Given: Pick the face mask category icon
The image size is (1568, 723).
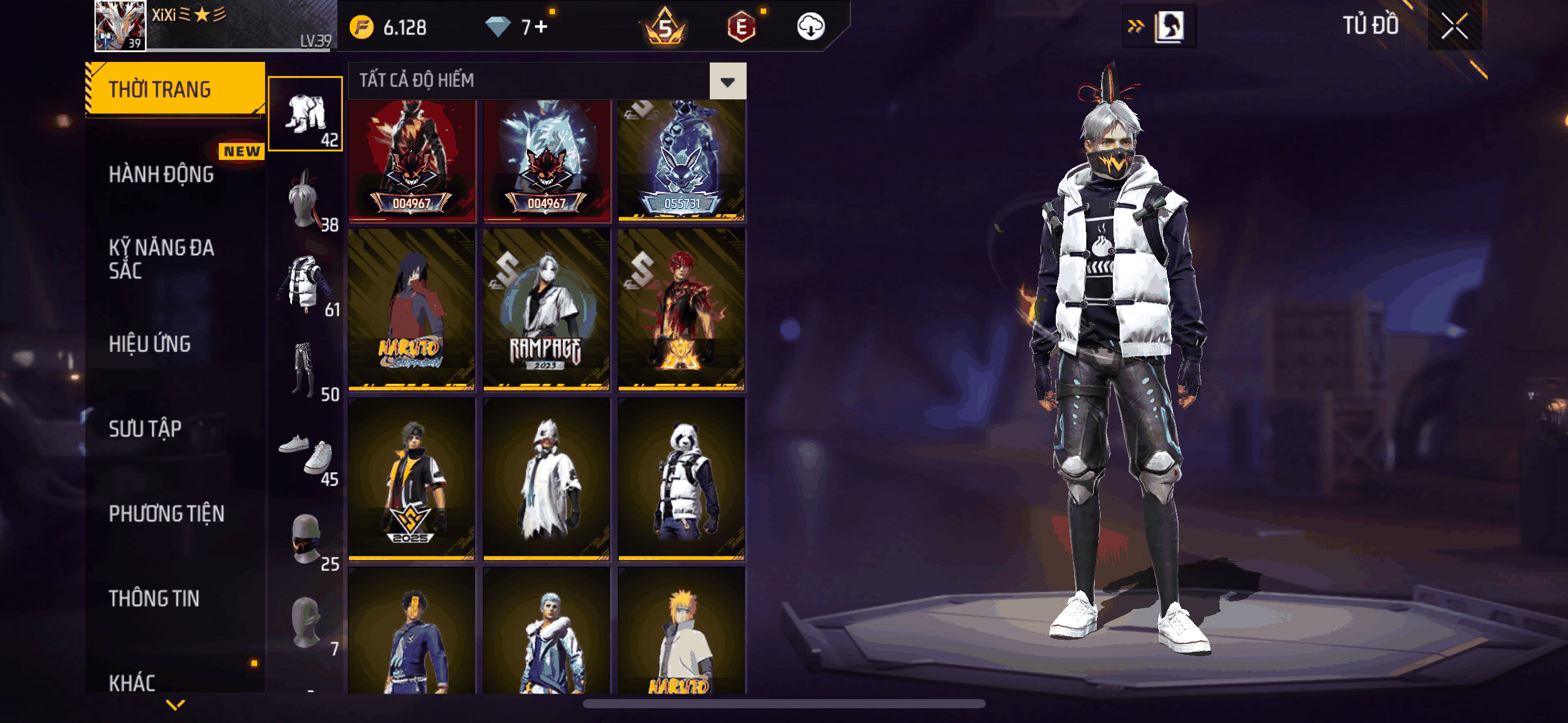Looking at the screenshot, I should pyautogui.click(x=305, y=539).
